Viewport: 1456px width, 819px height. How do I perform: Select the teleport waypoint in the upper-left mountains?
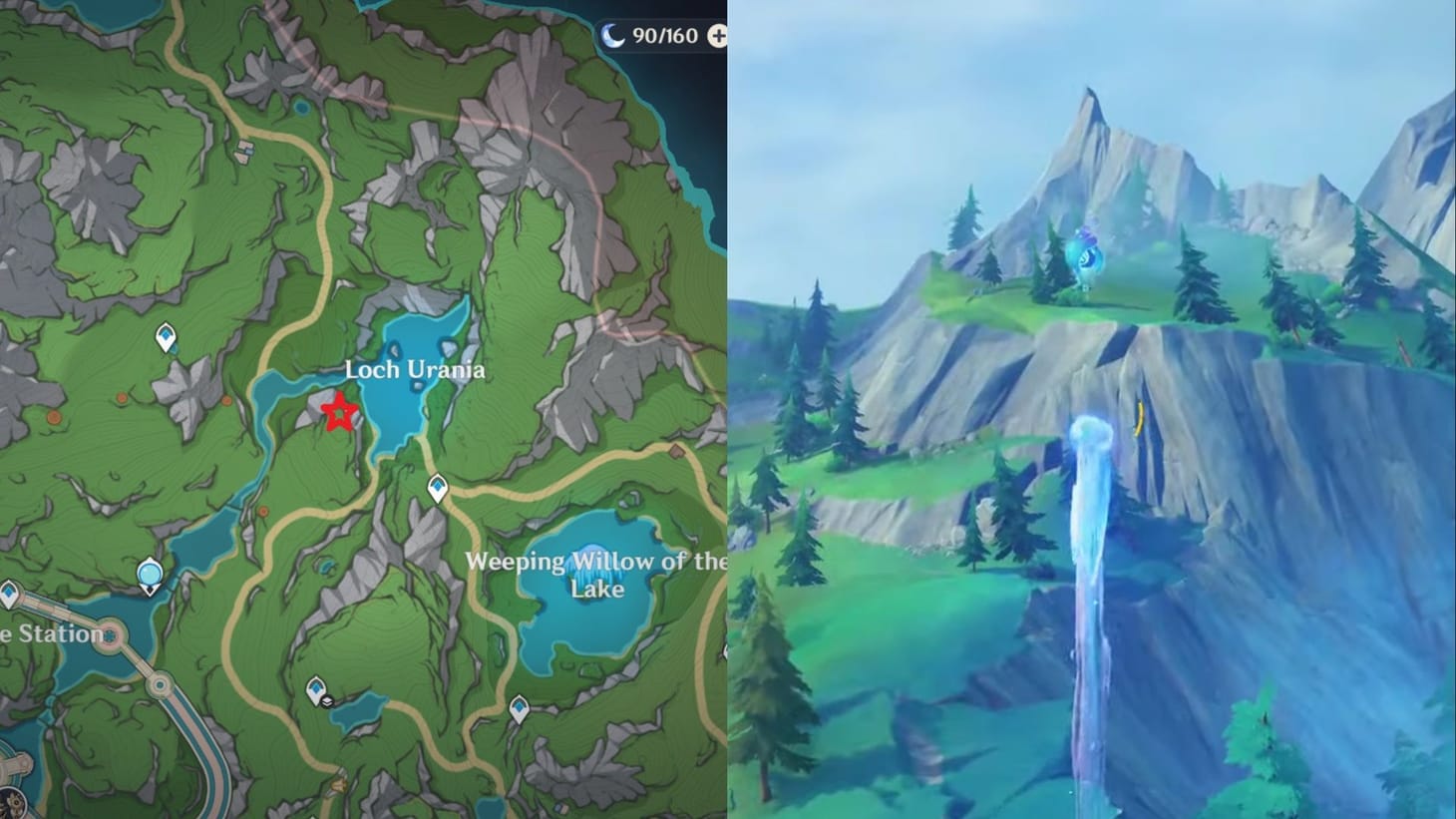[164, 337]
